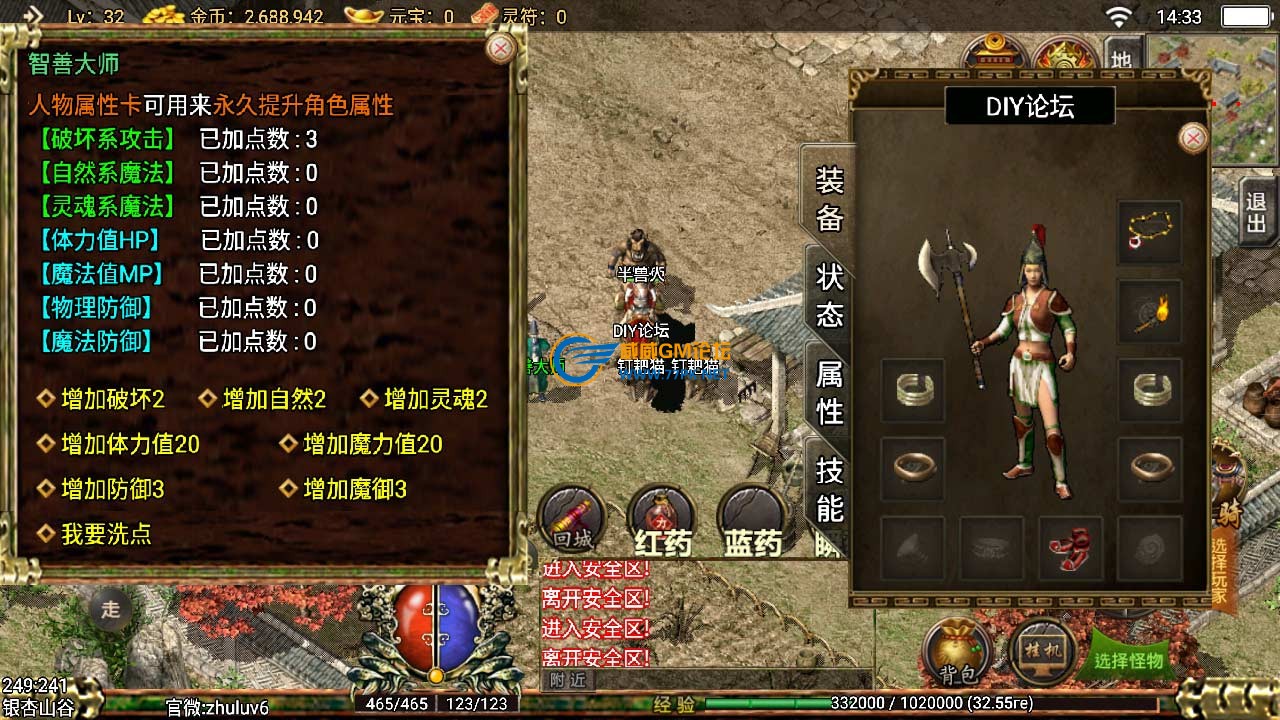The width and height of the screenshot is (1280, 720).
Task: Select 我要洗点 to reset points
Action: [105, 534]
